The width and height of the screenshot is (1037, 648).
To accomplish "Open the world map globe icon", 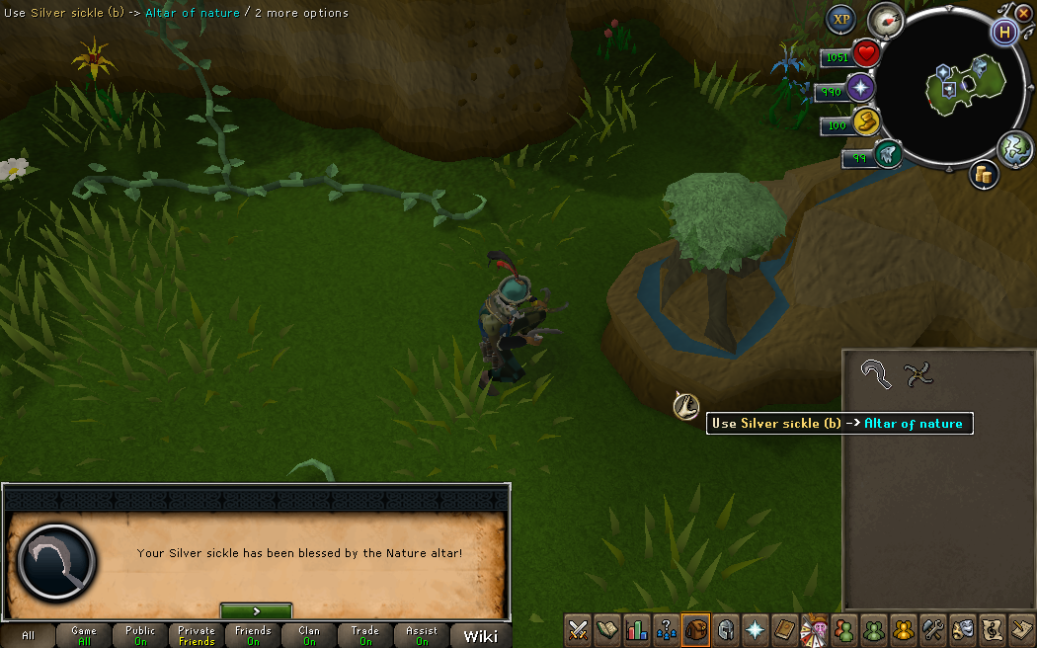I will (1015, 148).
